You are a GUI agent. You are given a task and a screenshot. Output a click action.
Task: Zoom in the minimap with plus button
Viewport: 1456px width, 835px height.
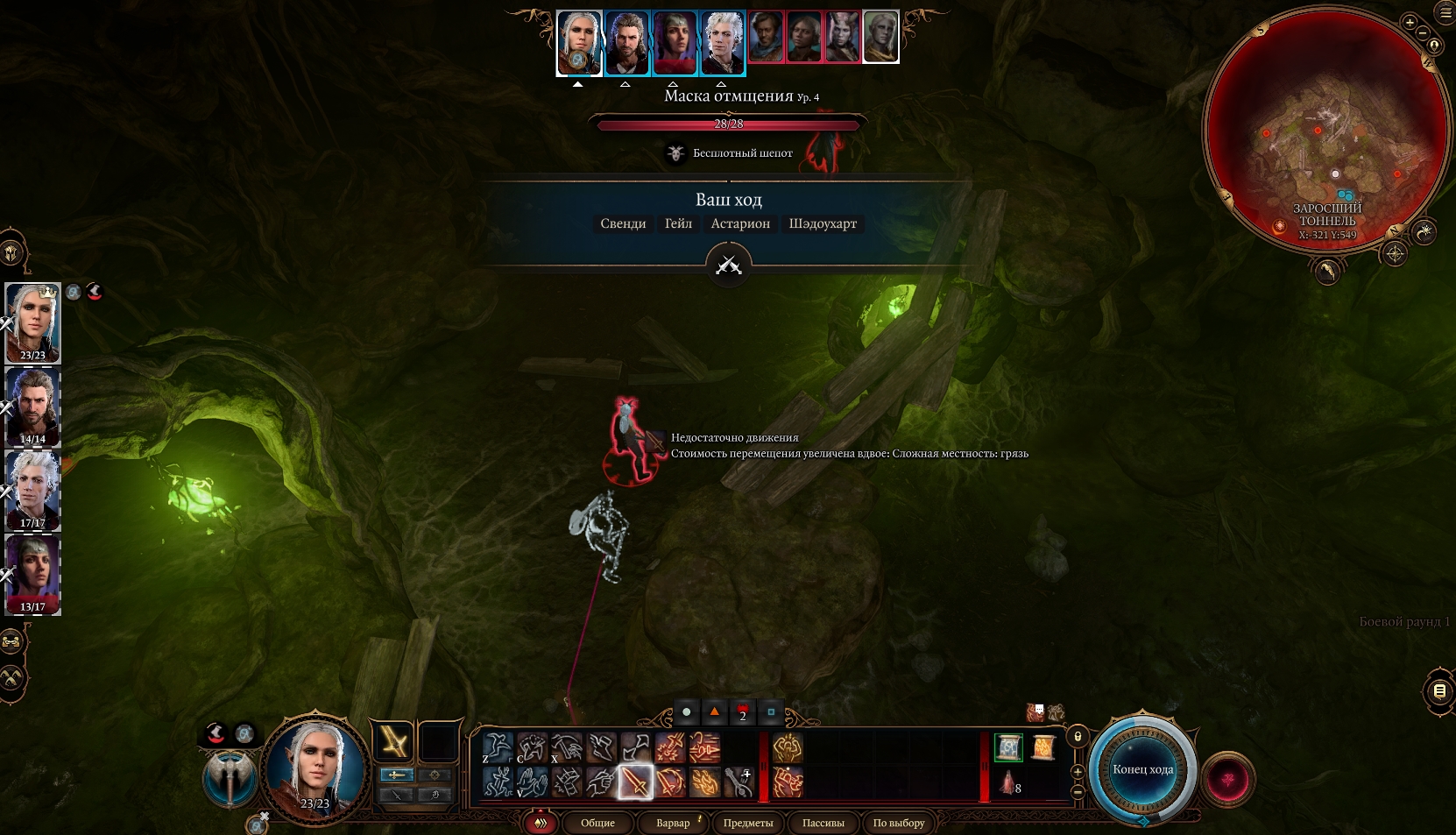[x=1410, y=23]
